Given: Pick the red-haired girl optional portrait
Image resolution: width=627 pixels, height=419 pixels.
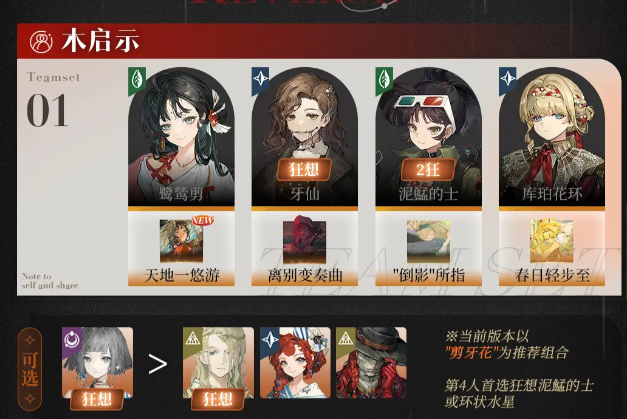Looking at the screenshot, I should [295, 362].
